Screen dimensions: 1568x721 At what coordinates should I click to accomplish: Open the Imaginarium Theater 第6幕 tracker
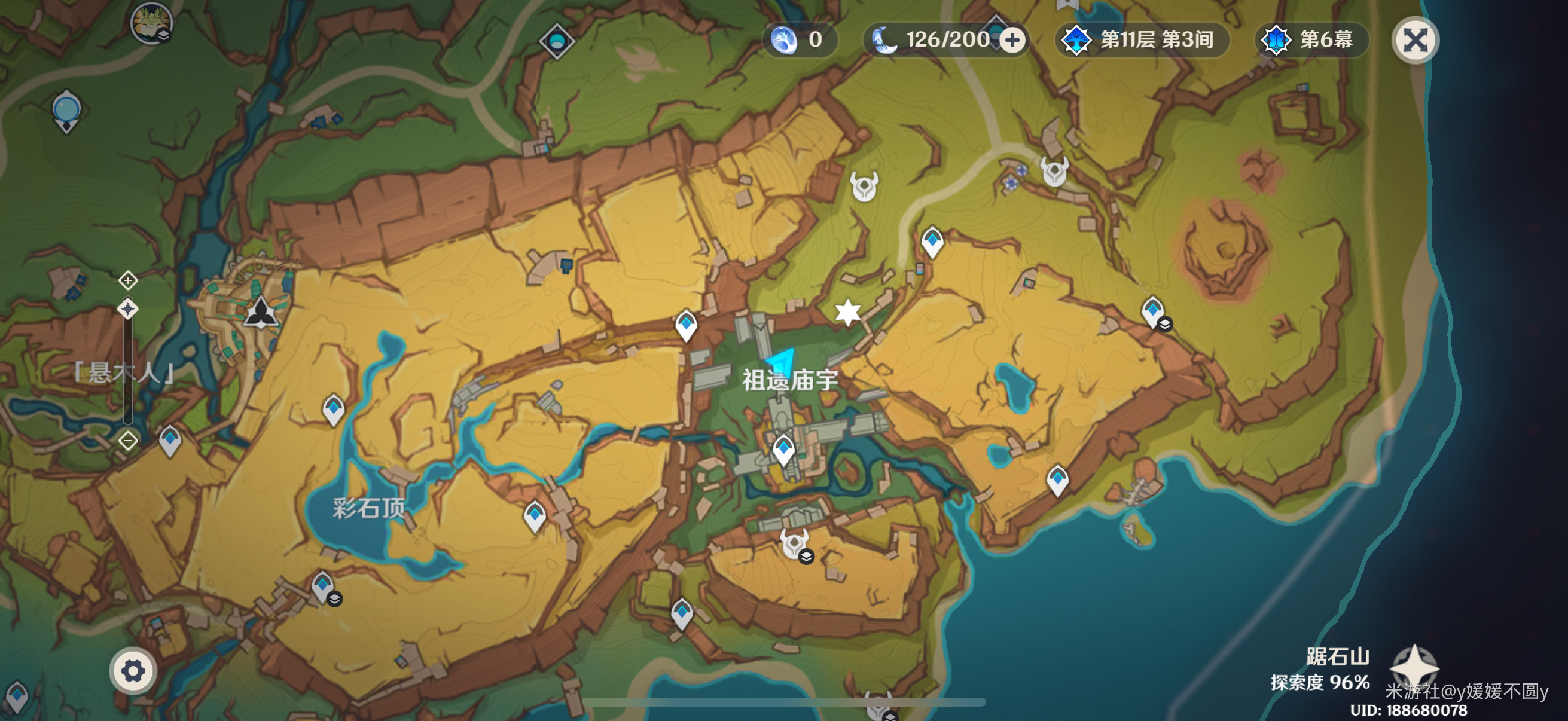[1311, 40]
